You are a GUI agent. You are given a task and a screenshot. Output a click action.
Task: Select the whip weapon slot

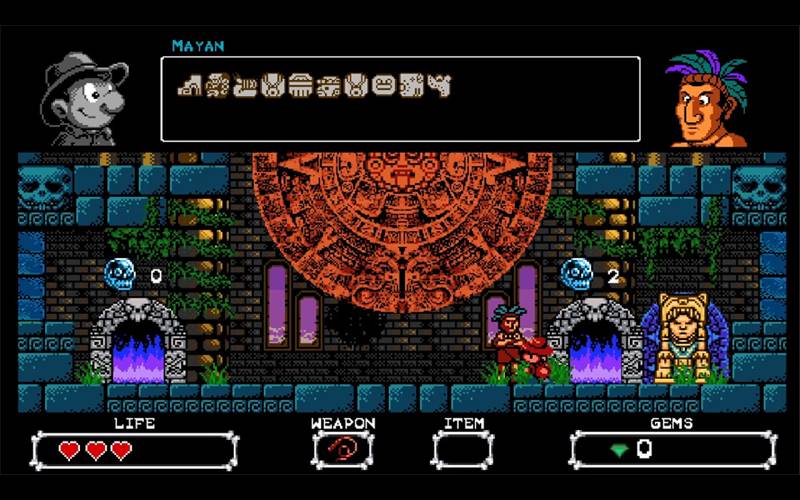coord(343,449)
